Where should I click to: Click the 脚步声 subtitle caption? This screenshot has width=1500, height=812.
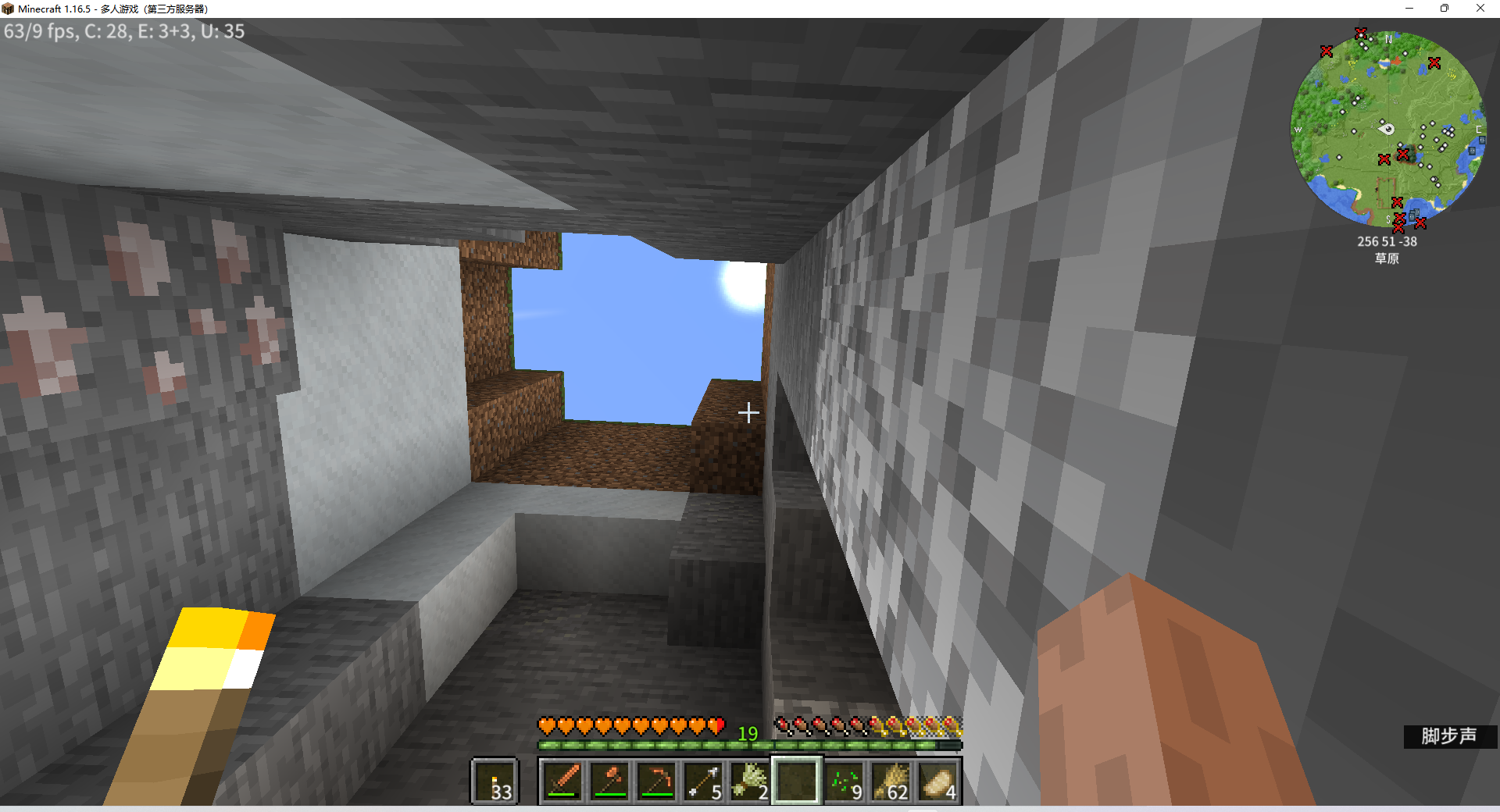1449,735
